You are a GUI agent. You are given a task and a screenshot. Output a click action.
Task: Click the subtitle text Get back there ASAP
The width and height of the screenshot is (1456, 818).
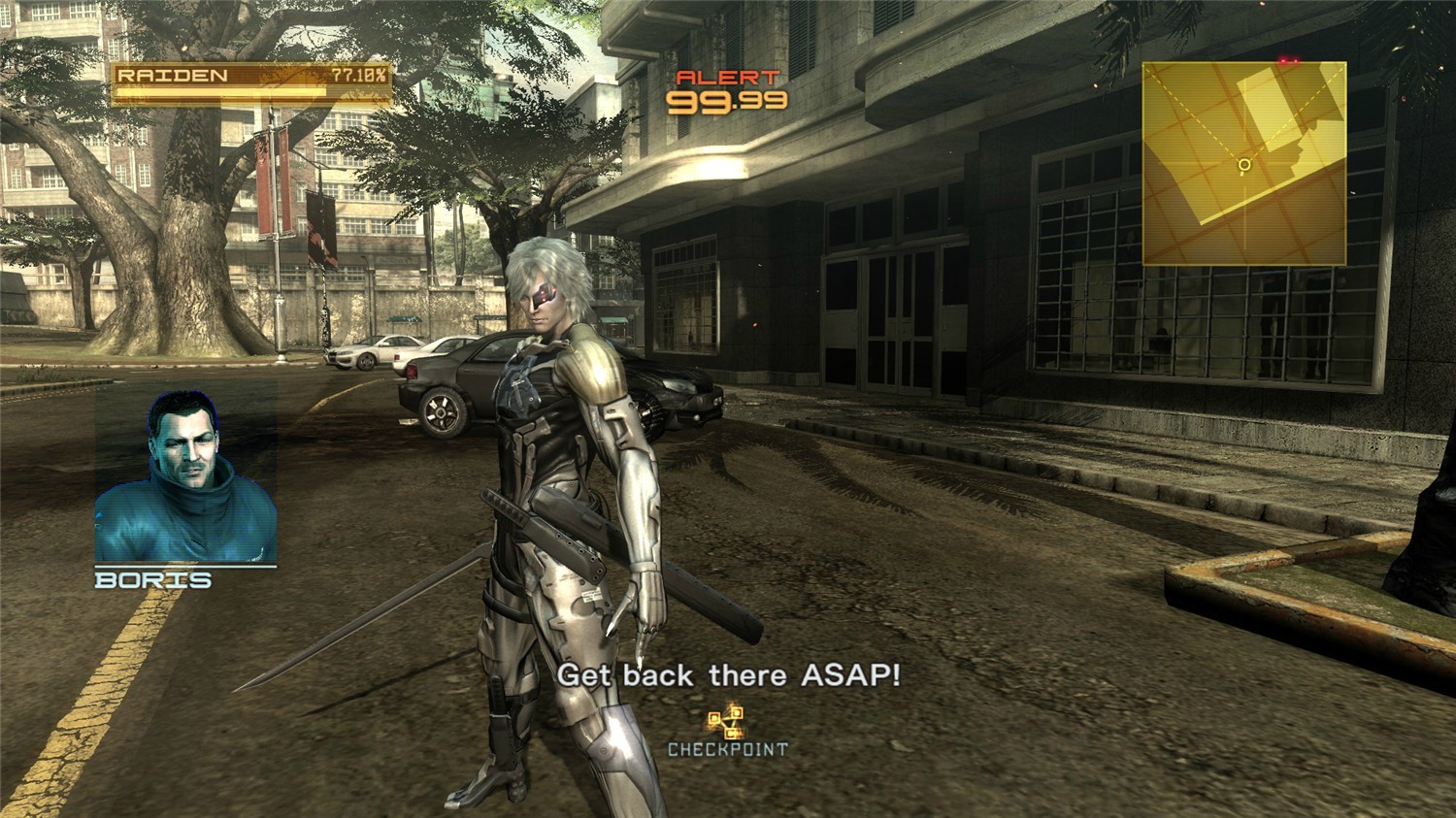[730, 675]
